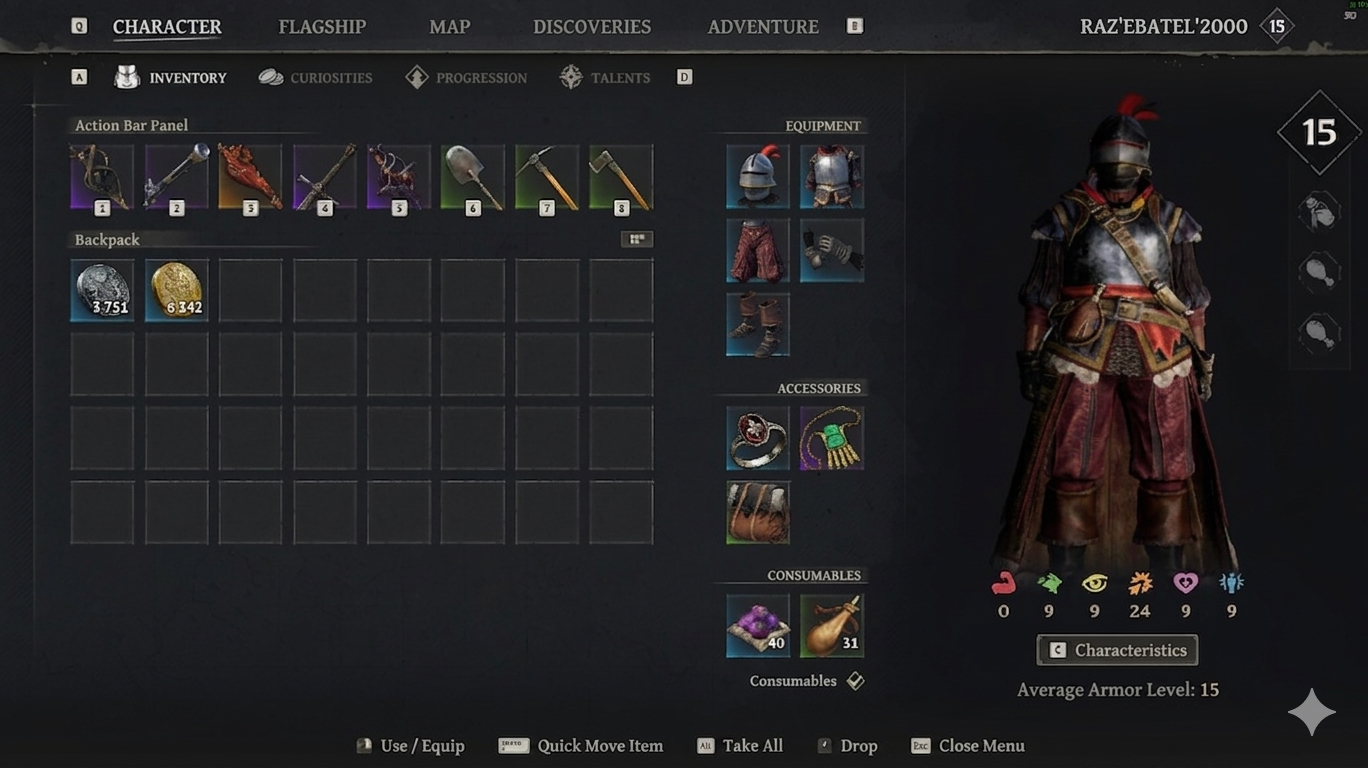1368x768 pixels.
Task: Click the gold coins stack in backpack
Action: point(176,291)
